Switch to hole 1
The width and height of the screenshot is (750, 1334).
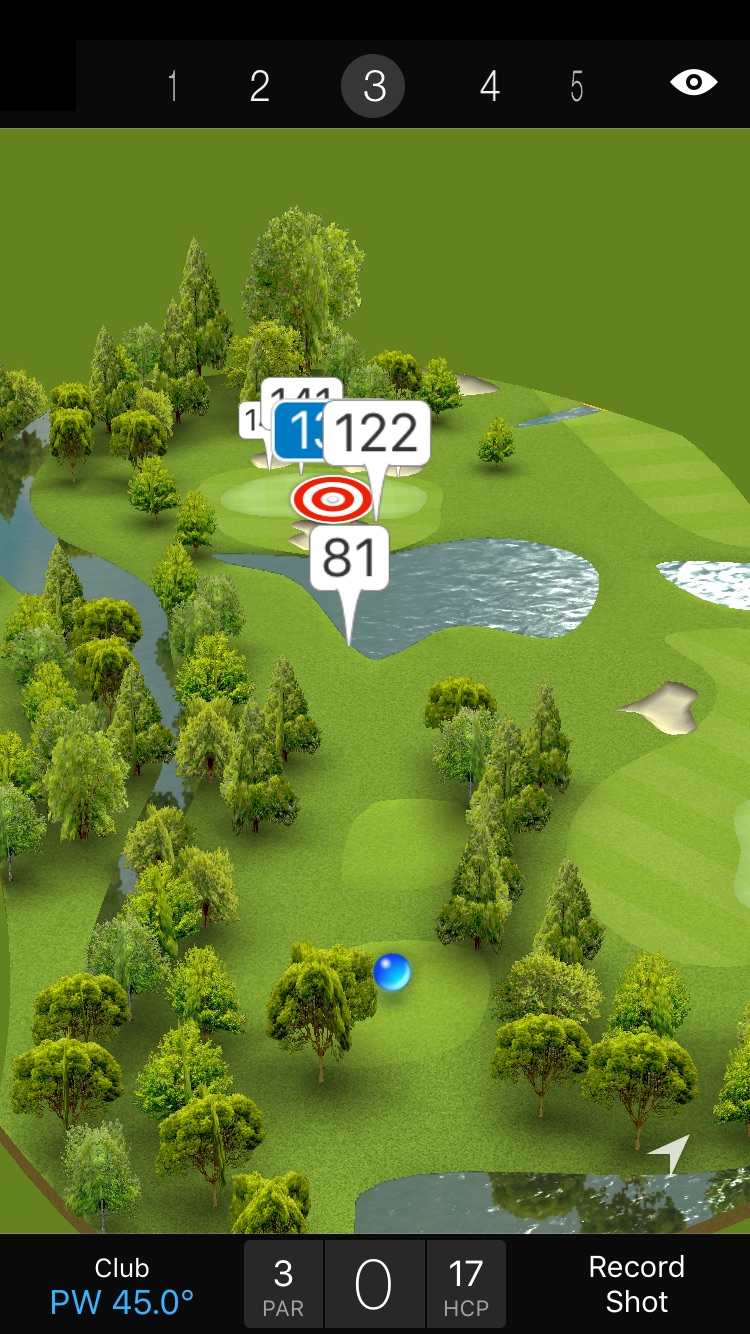(x=173, y=87)
